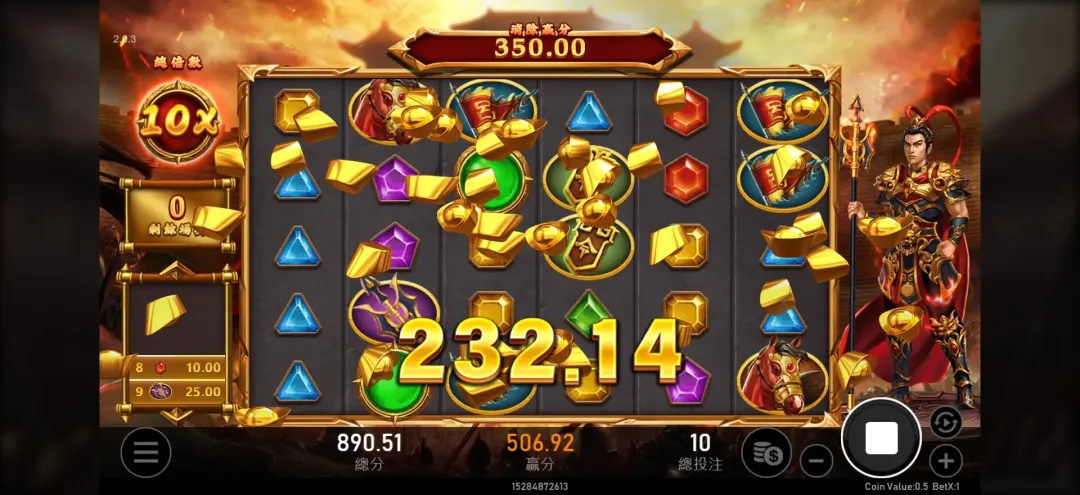Image resolution: width=1080 pixels, height=495 pixels.
Task: Decrease the bet with the minus button
Action: (817, 461)
